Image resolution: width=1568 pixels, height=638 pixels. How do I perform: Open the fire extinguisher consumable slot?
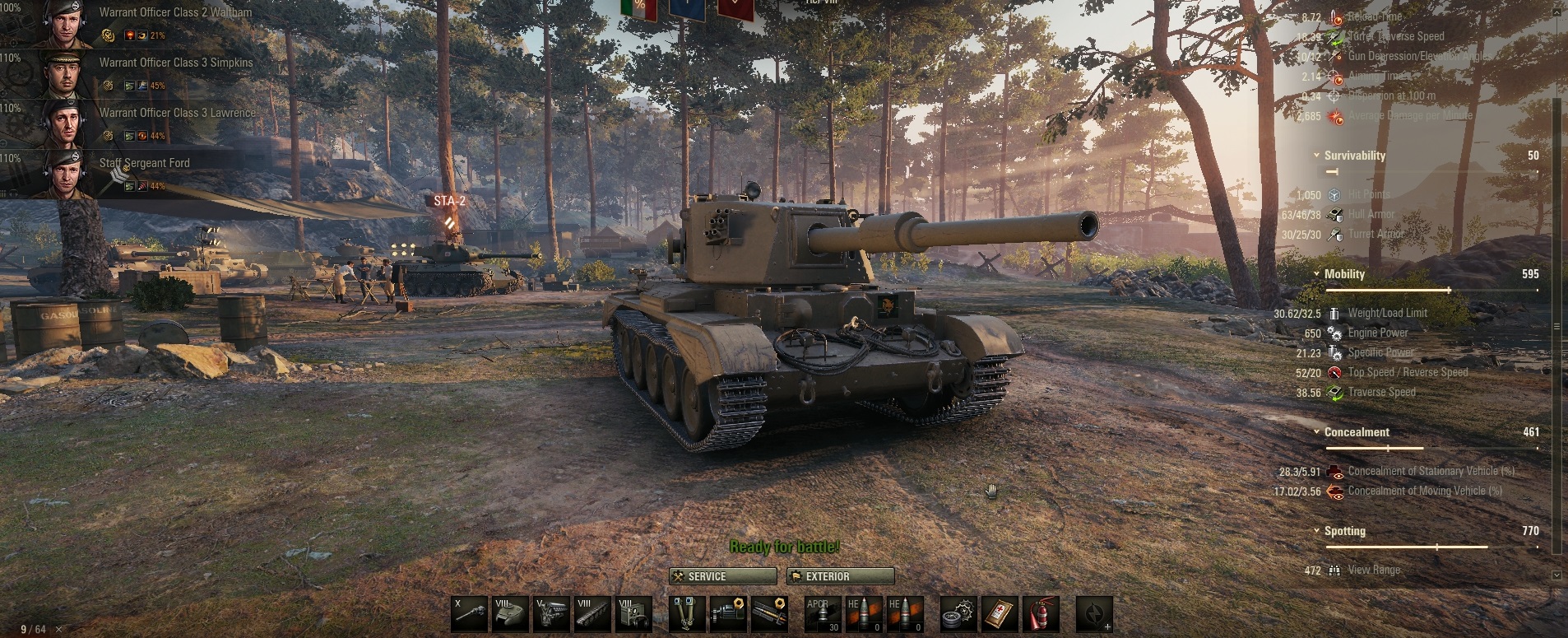pos(1041,614)
